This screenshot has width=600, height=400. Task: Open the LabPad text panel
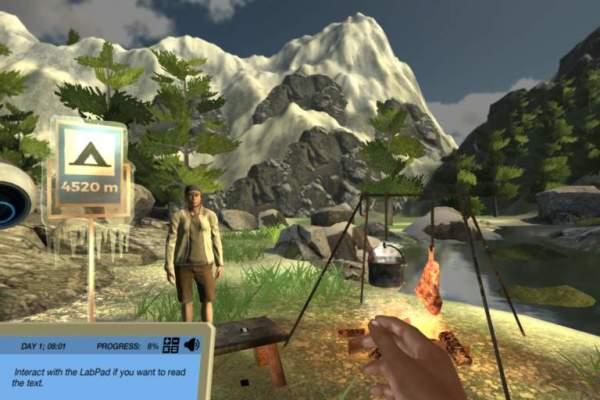click(x=100, y=377)
